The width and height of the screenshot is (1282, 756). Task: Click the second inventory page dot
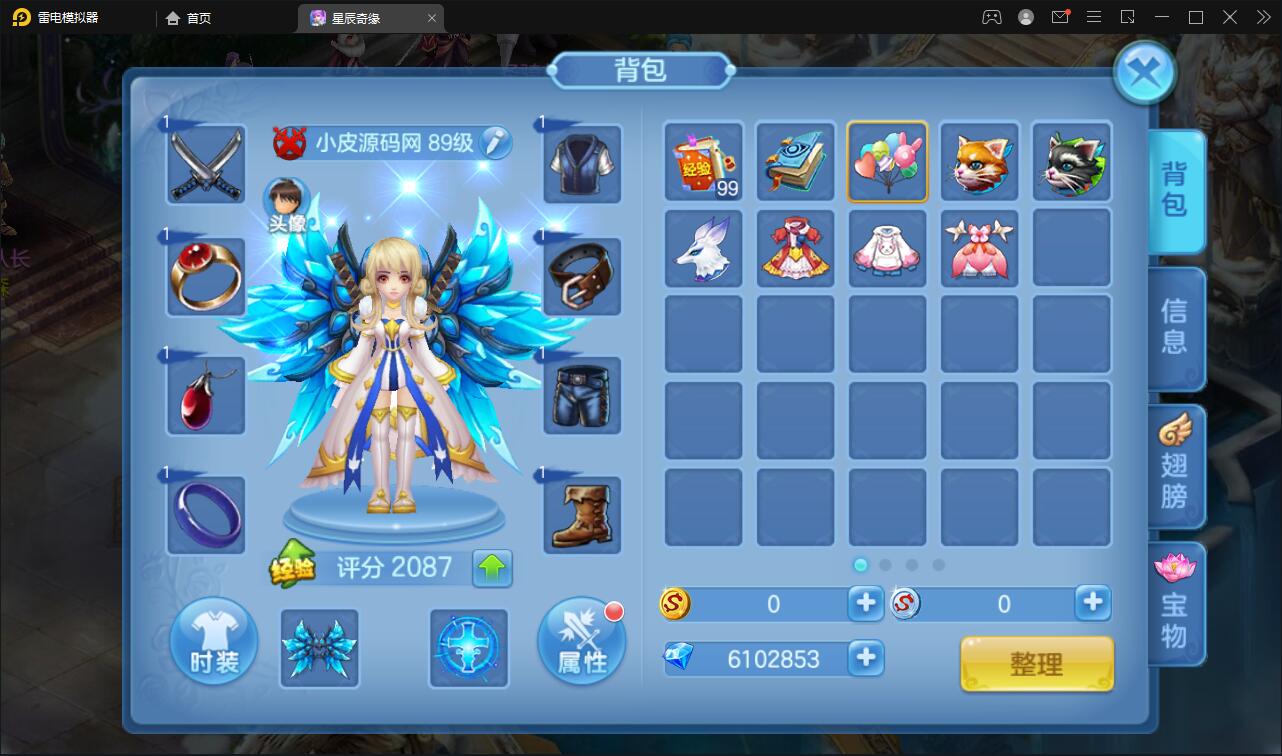click(x=885, y=565)
